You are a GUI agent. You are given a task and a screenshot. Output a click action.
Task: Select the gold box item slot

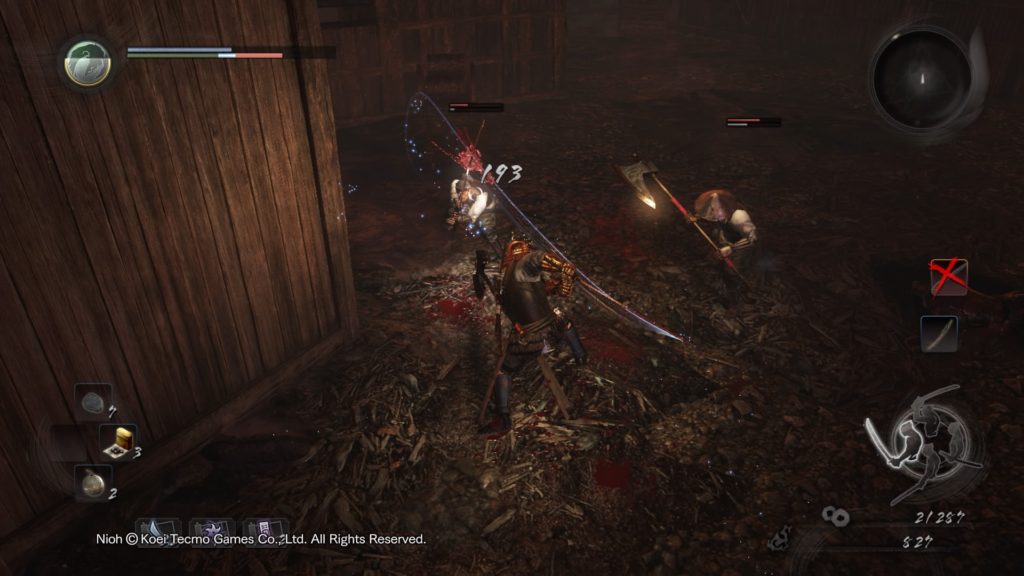118,442
